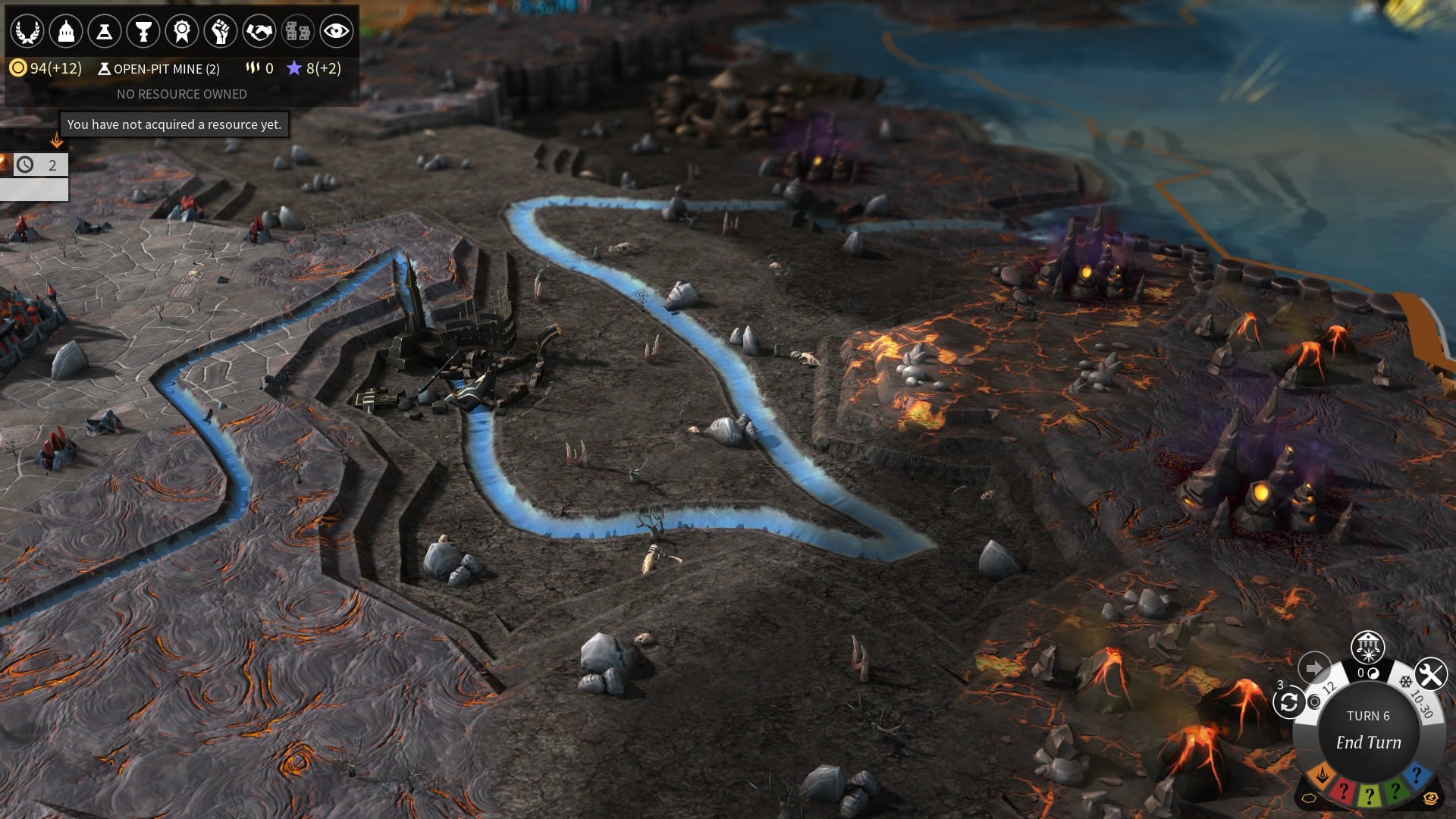Open the game menu wrench icon
The width and height of the screenshot is (1456, 819).
pos(1430,674)
